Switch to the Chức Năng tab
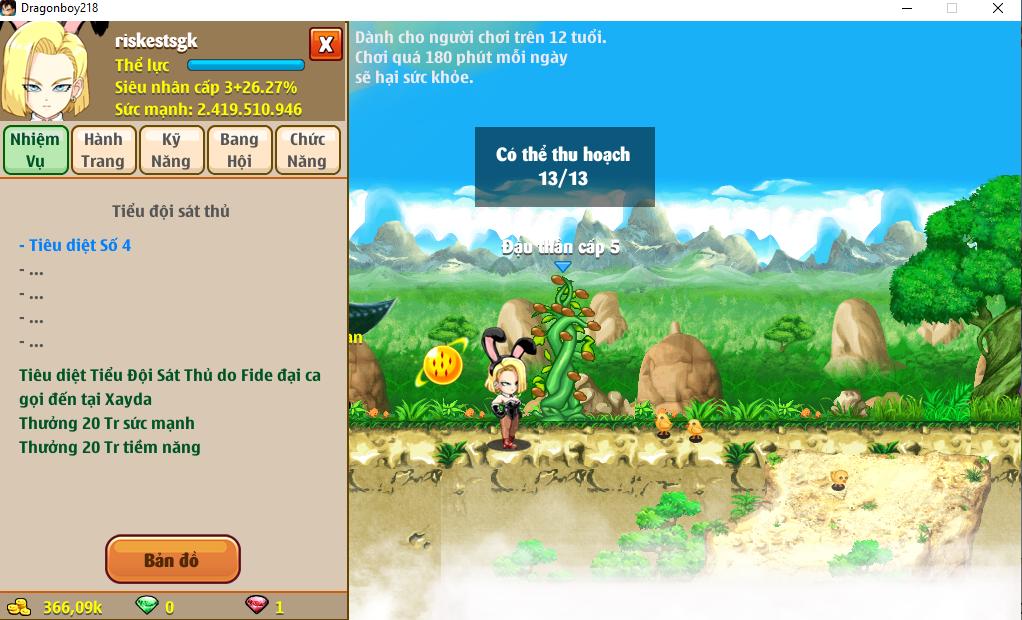This screenshot has height=620, width=1022. (x=307, y=150)
